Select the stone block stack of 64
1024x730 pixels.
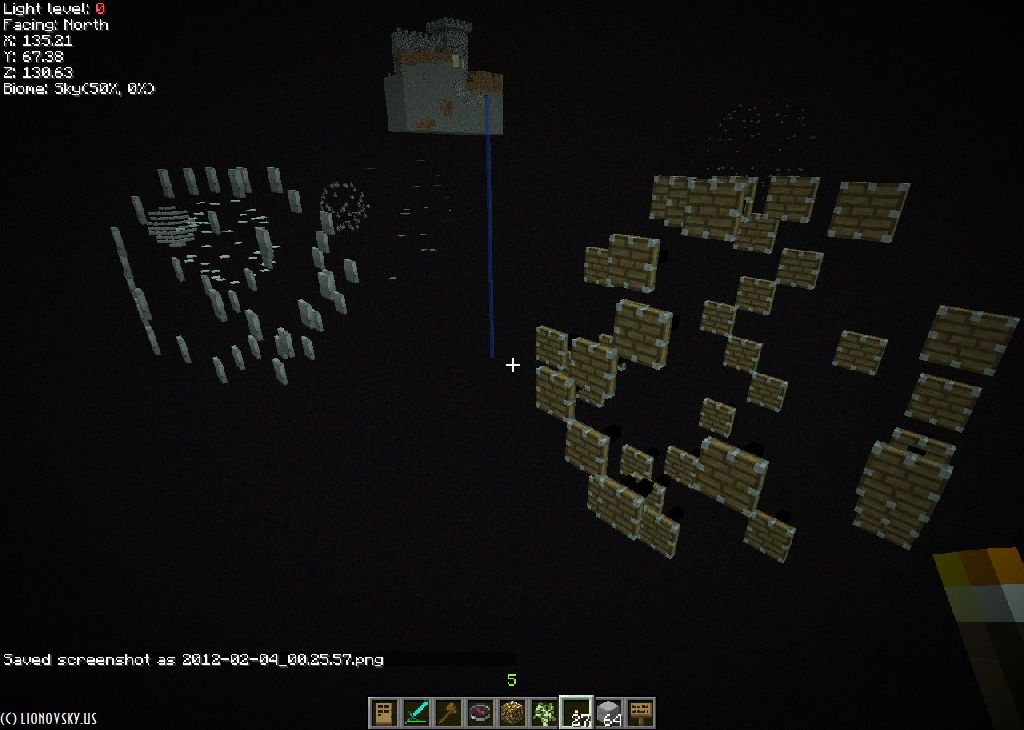pyautogui.click(x=608, y=713)
